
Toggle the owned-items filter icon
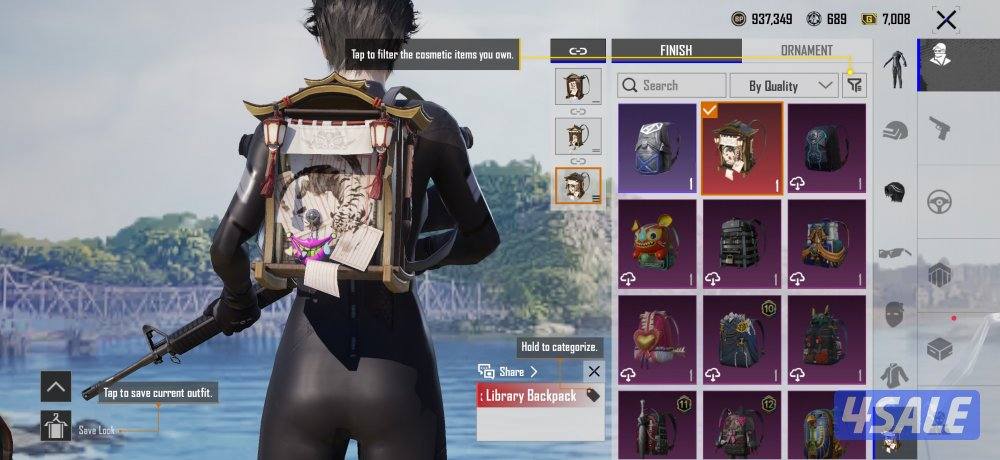coord(854,86)
